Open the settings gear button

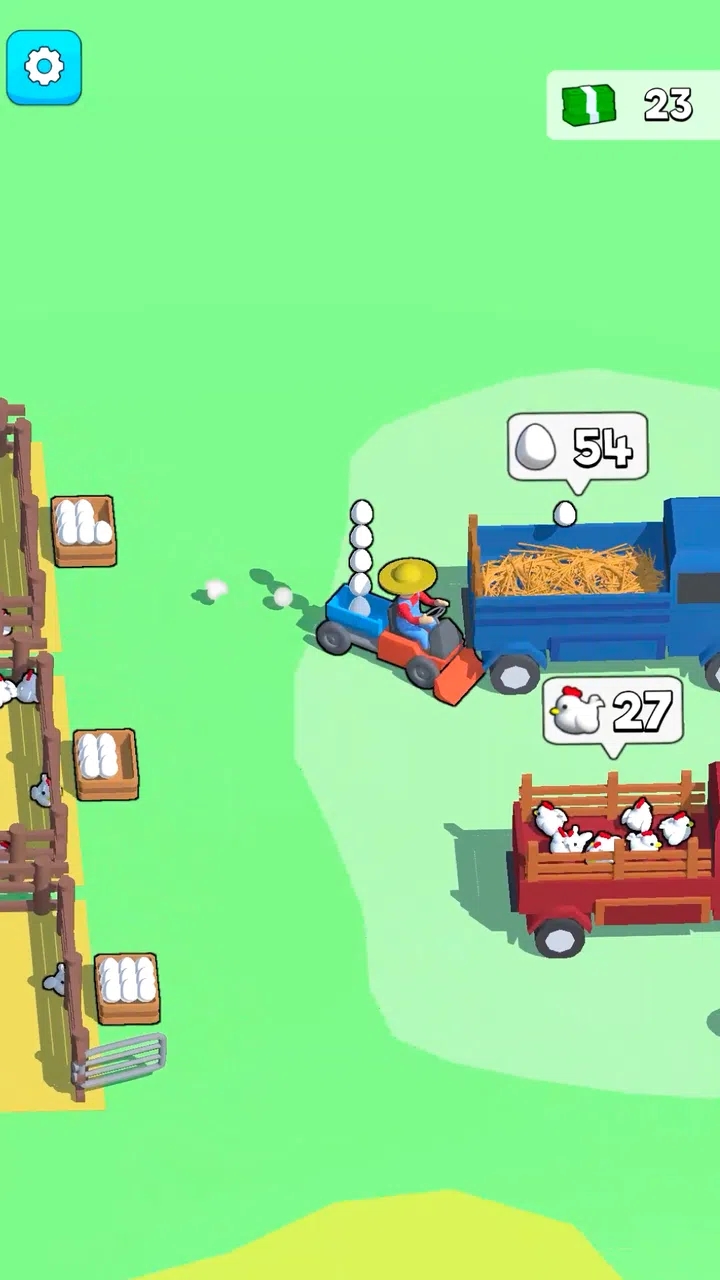(44, 68)
